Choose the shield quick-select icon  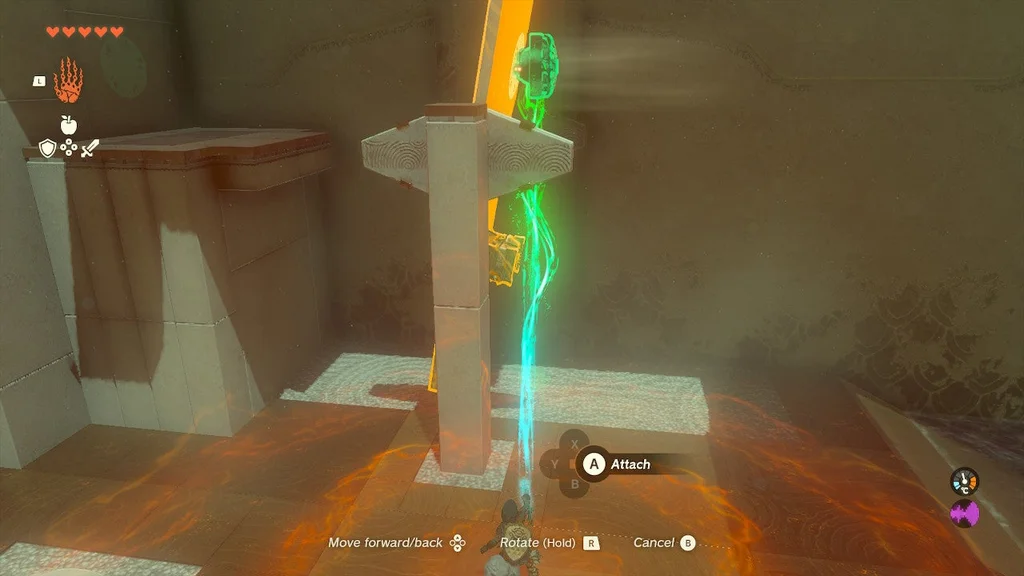click(x=46, y=148)
